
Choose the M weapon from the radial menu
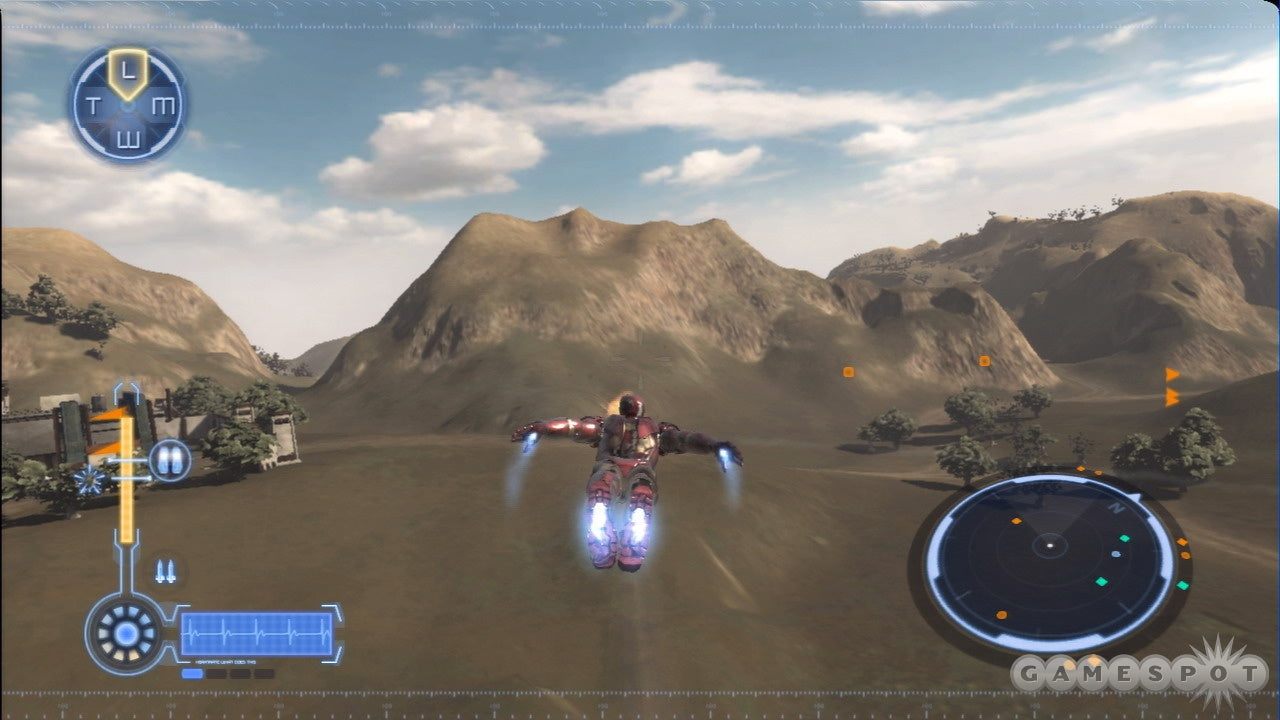tap(165, 105)
